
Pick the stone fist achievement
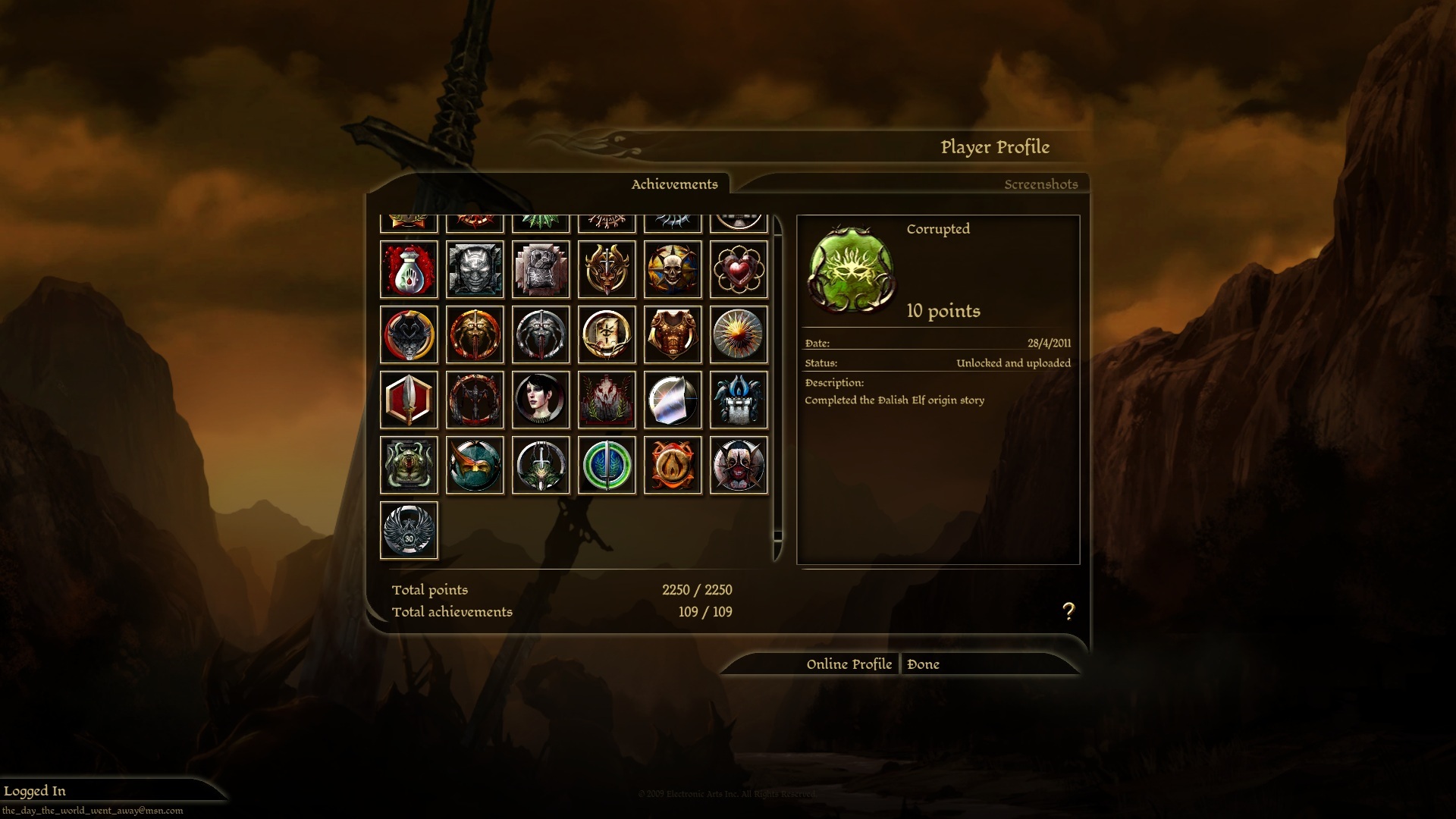coord(541,269)
